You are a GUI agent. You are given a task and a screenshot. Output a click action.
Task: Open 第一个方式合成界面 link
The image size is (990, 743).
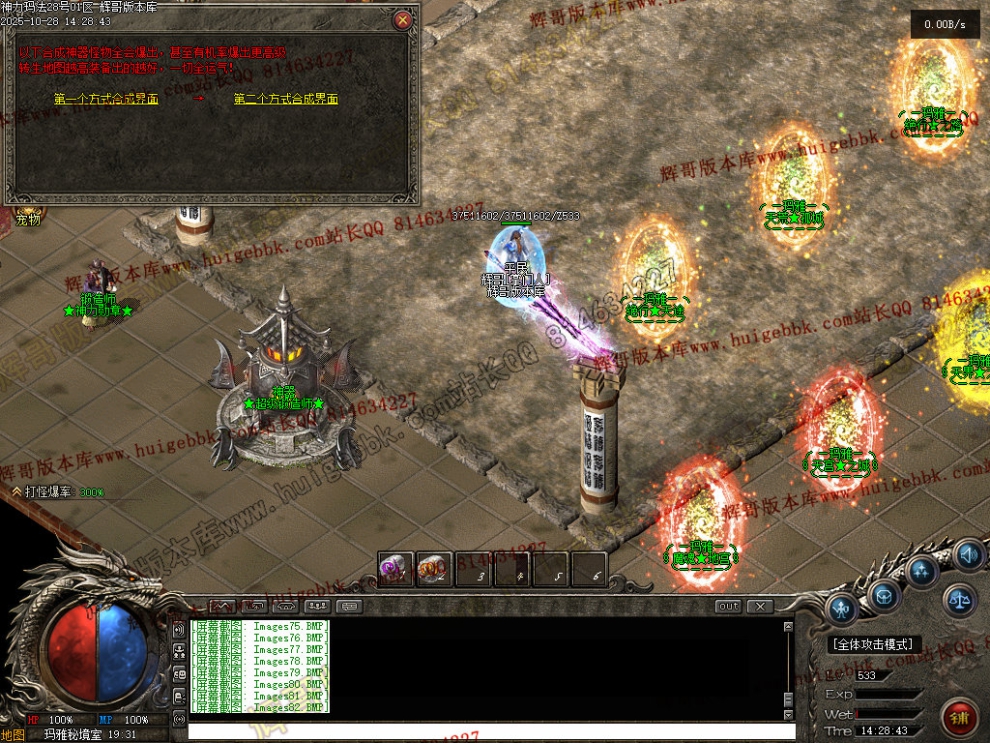pos(106,99)
